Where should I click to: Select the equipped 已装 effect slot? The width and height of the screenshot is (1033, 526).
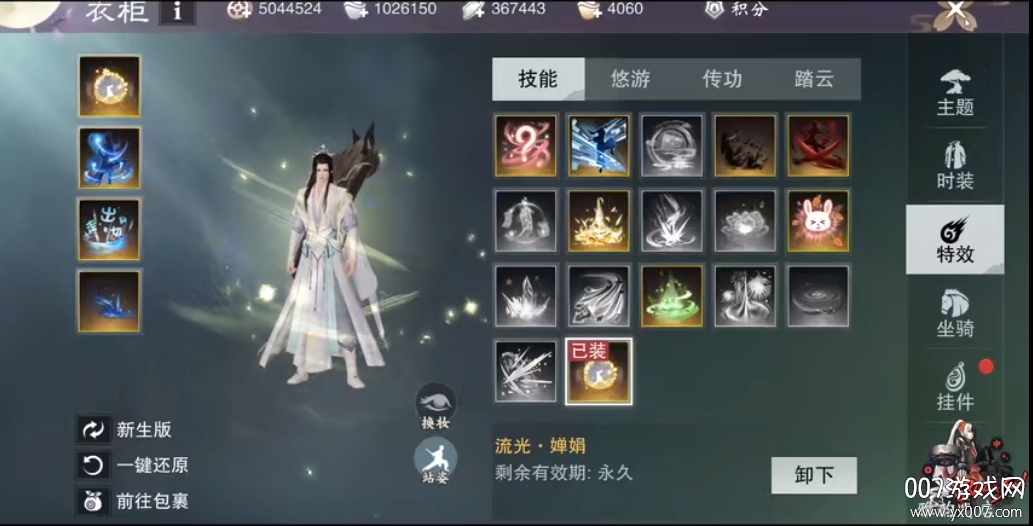(x=599, y=371)
